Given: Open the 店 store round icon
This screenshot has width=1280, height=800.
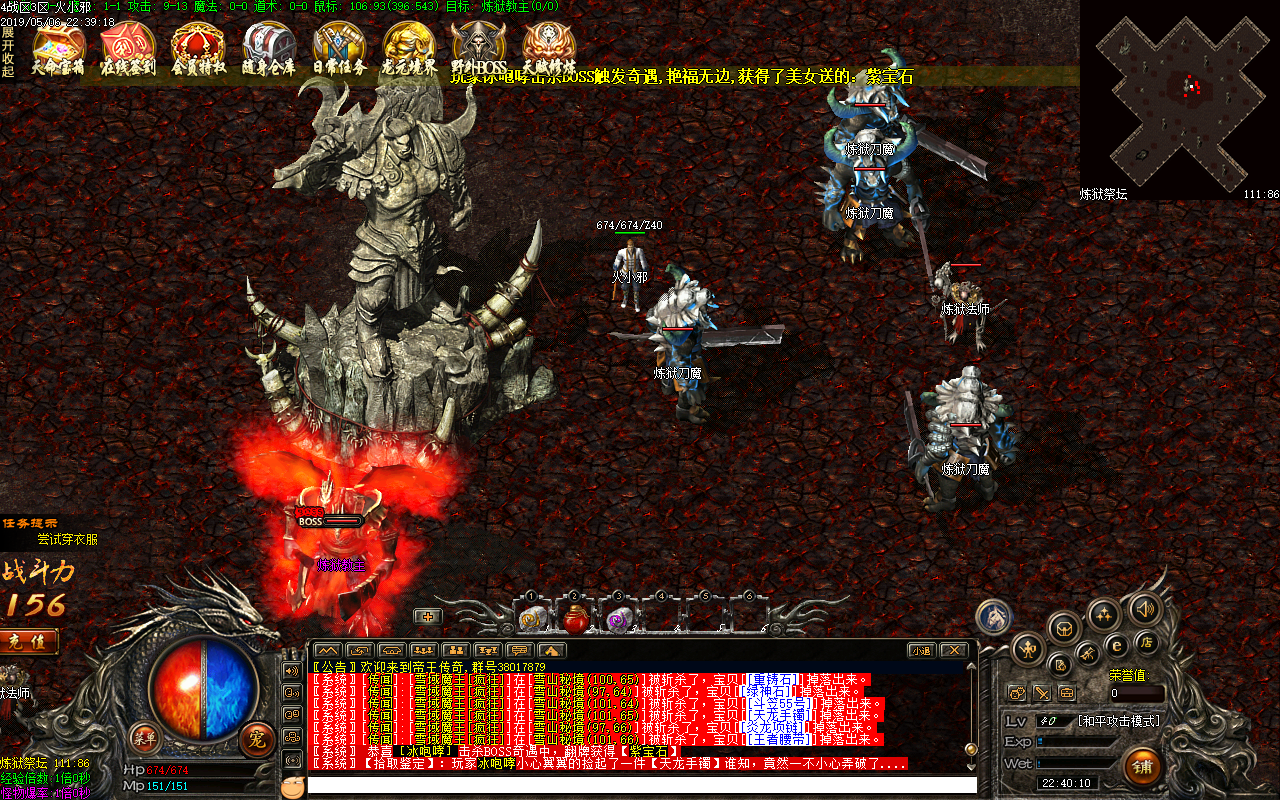Looking at the screenshot, I should (x=1149, y=641).
